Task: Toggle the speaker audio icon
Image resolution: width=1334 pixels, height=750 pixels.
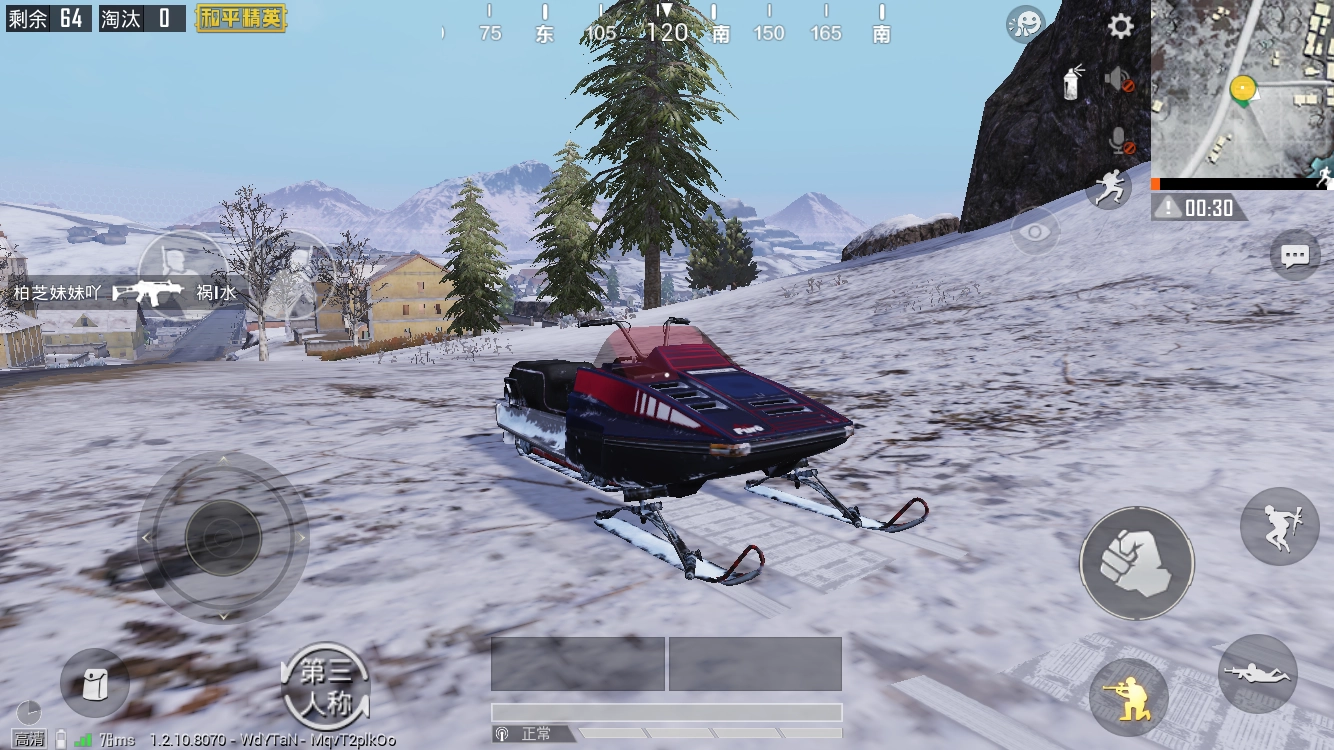Action: point(1119,80)
